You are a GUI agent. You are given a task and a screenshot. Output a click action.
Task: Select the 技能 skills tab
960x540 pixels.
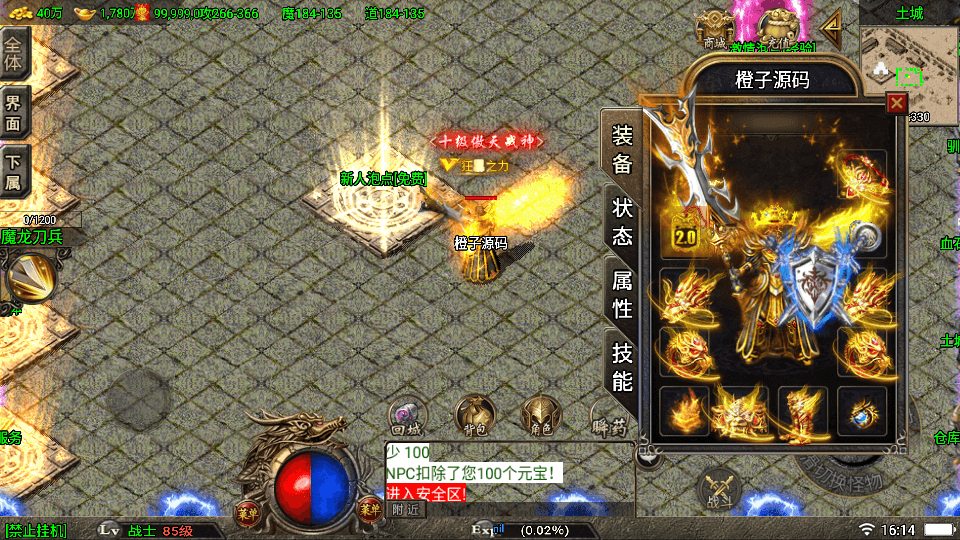[622, 366]
